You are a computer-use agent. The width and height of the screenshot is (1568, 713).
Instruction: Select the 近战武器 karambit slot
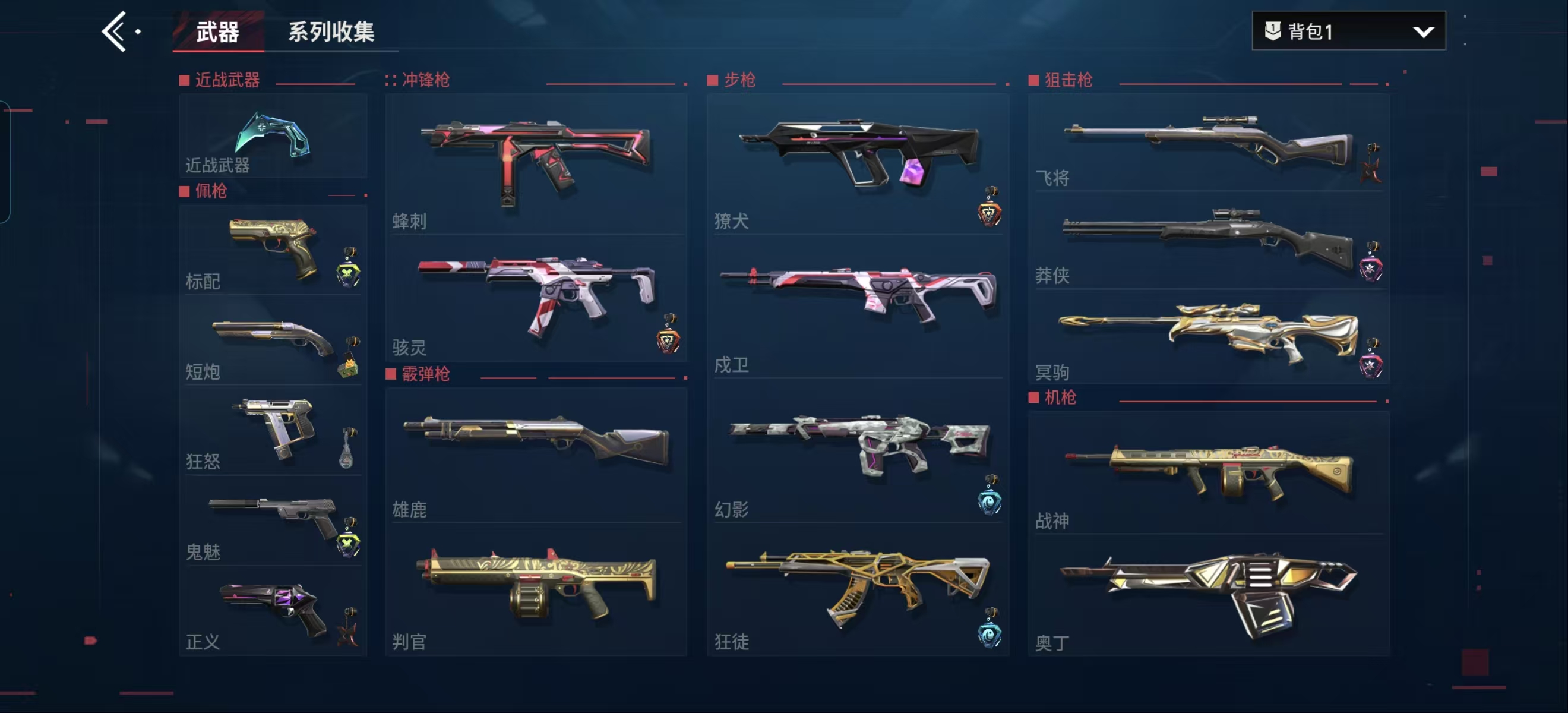pos(273,137)
